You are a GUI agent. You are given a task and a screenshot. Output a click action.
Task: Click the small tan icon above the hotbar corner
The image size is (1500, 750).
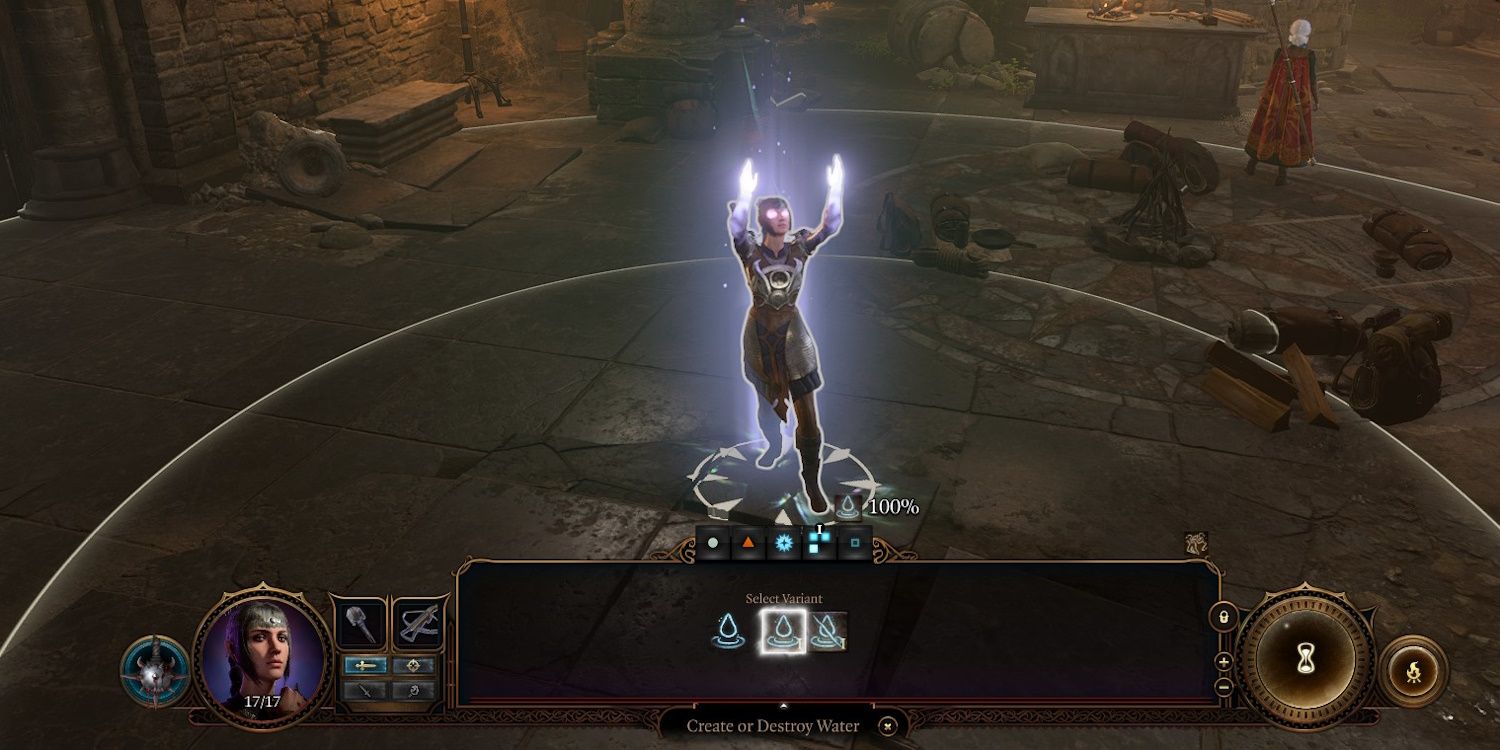click(1196, 543)
